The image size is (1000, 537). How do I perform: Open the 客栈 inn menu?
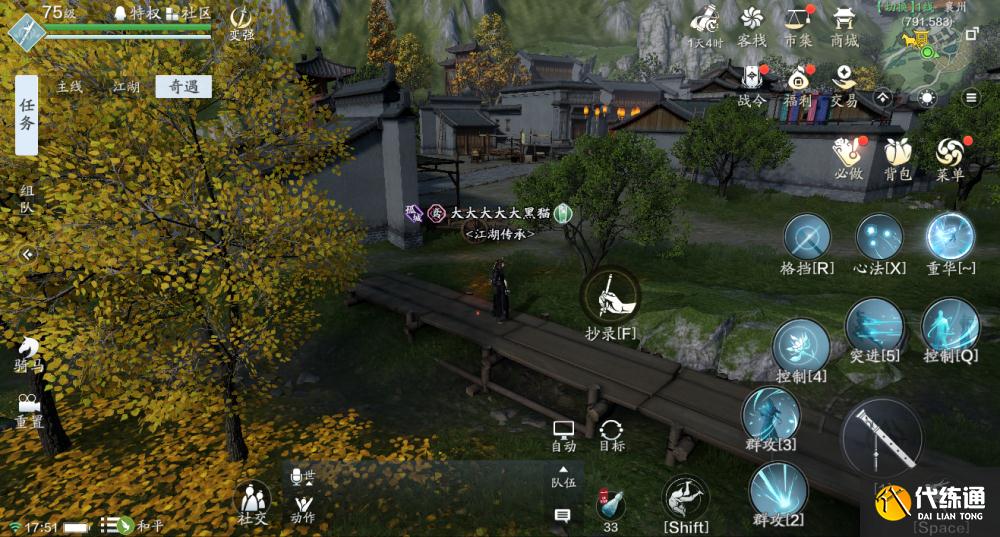(751, 26)
